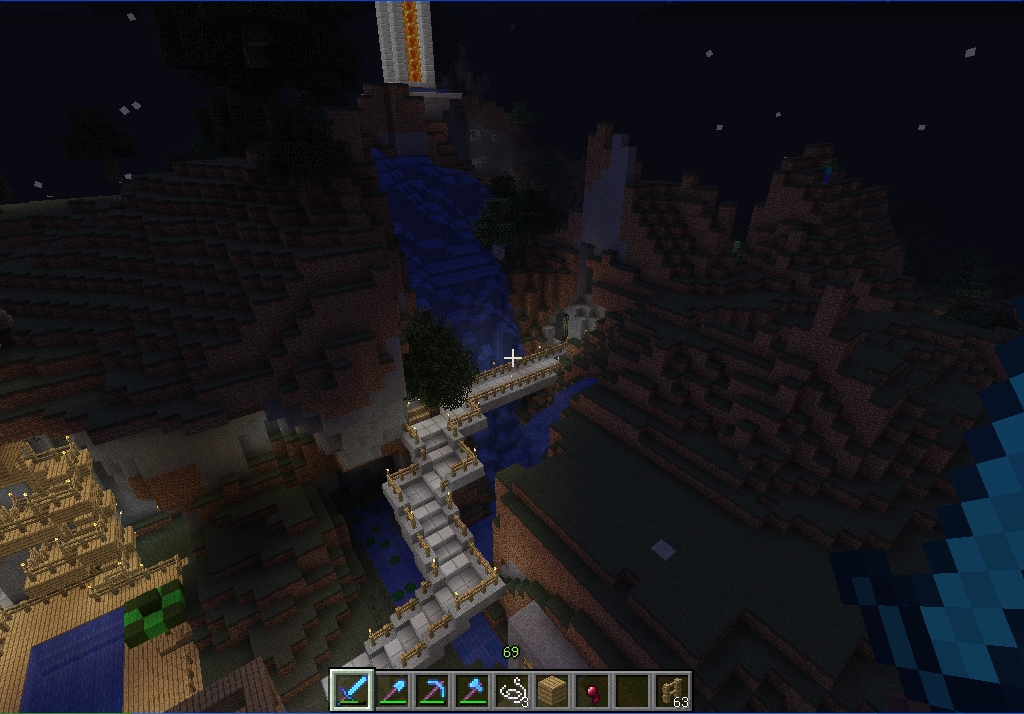This screenshot has width=1024, height=714.
Task: Switch to the diamond axe slot
Action: click(x=472, y=690)
